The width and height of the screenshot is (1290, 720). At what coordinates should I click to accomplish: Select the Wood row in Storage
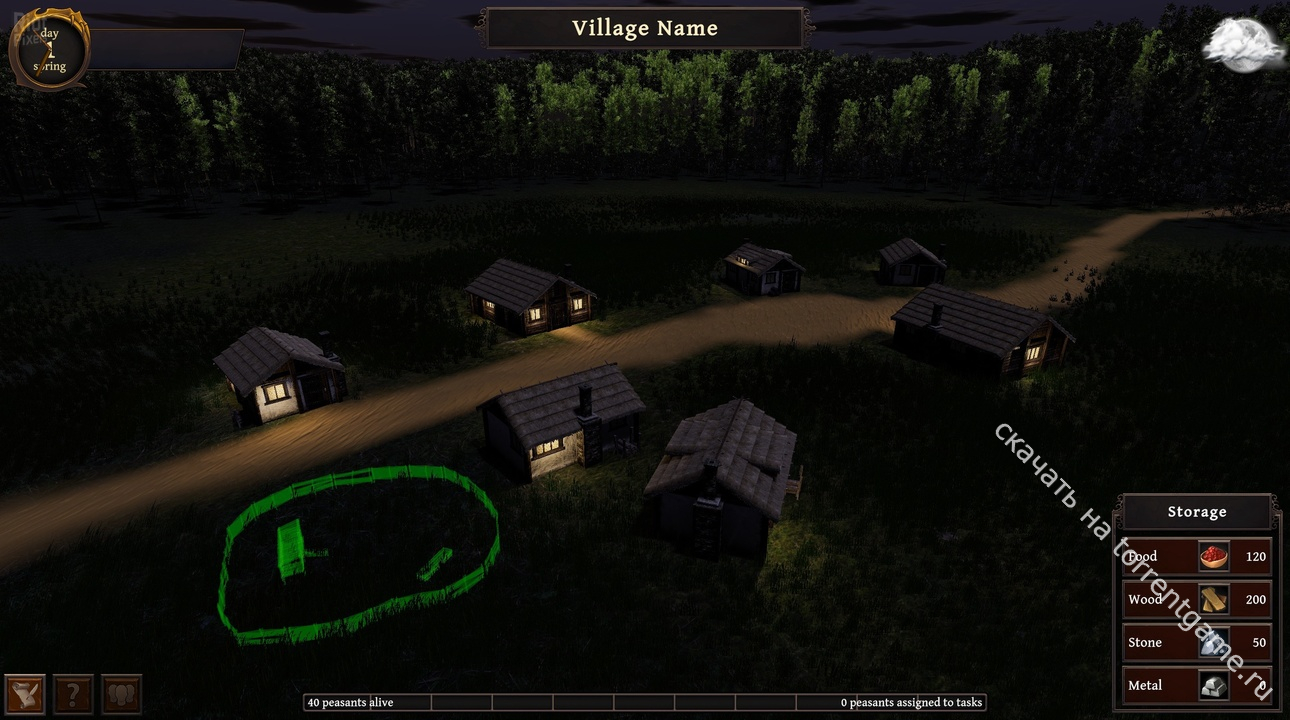tap(1196, 599)
